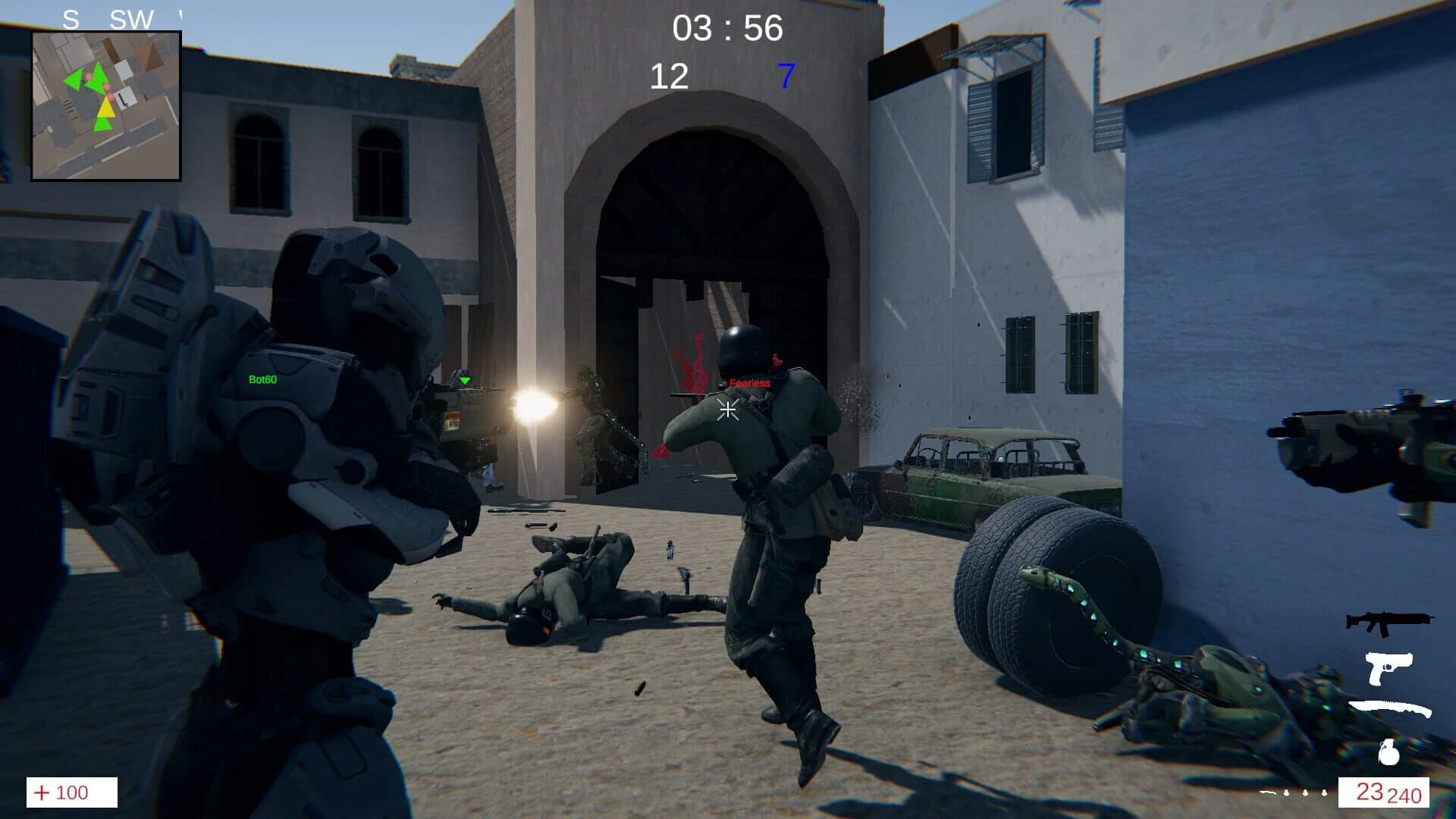
Task: Switch to the pistol weapon icon
Action: point(1389,668)
